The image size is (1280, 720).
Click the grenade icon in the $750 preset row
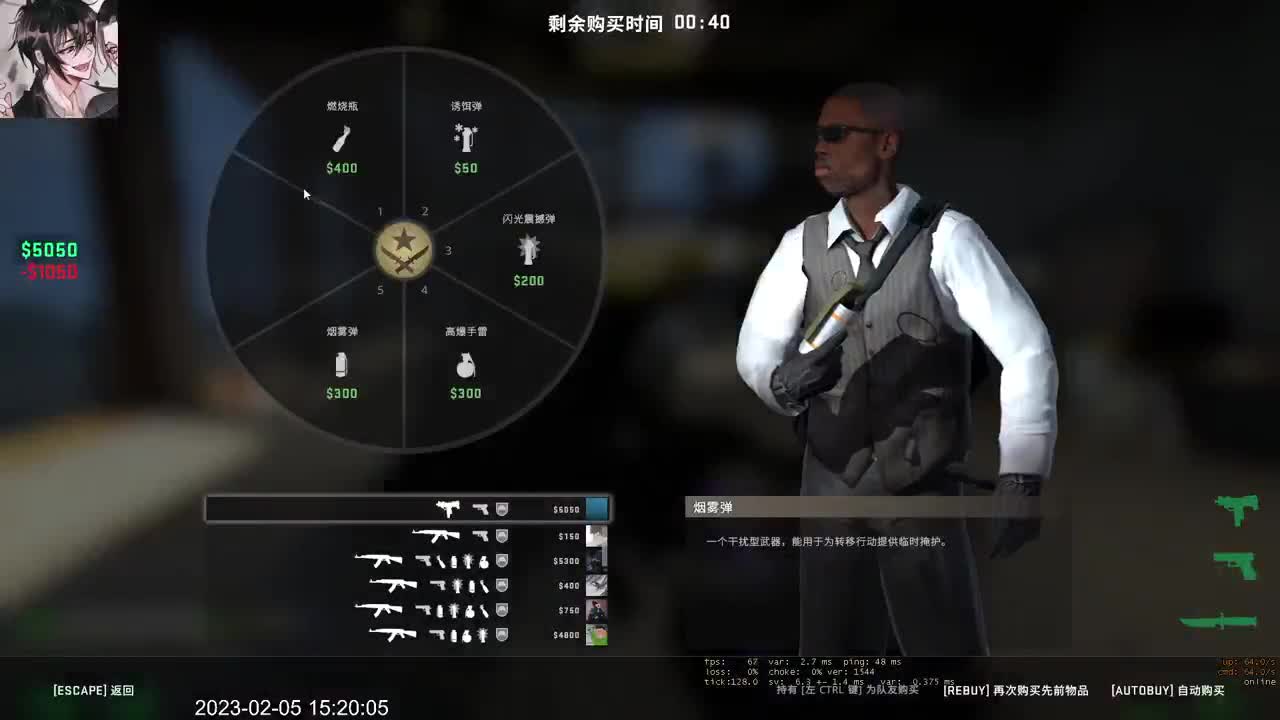[x=470, y=612]
